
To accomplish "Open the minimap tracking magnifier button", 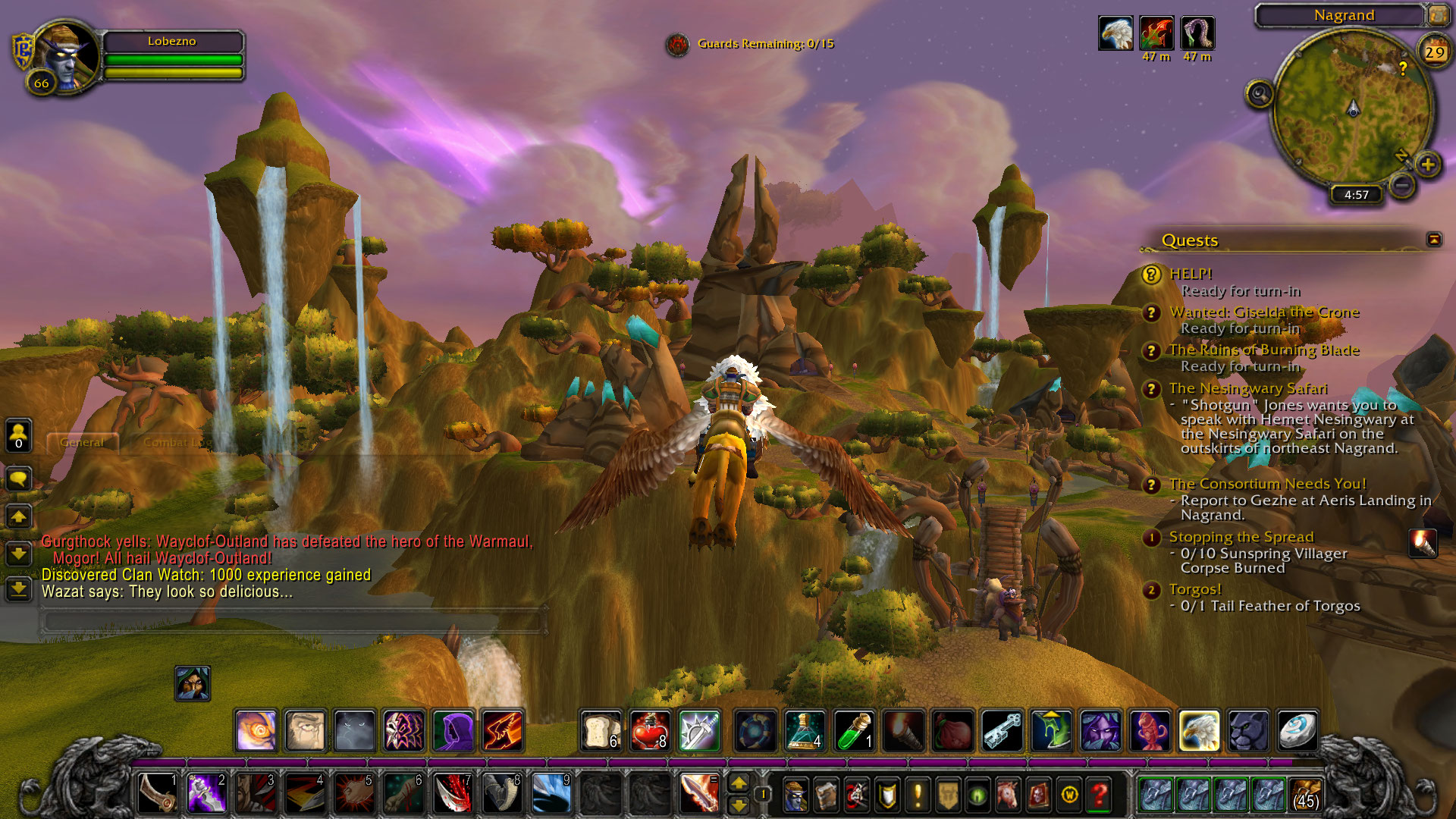I will pos(1260,94).
